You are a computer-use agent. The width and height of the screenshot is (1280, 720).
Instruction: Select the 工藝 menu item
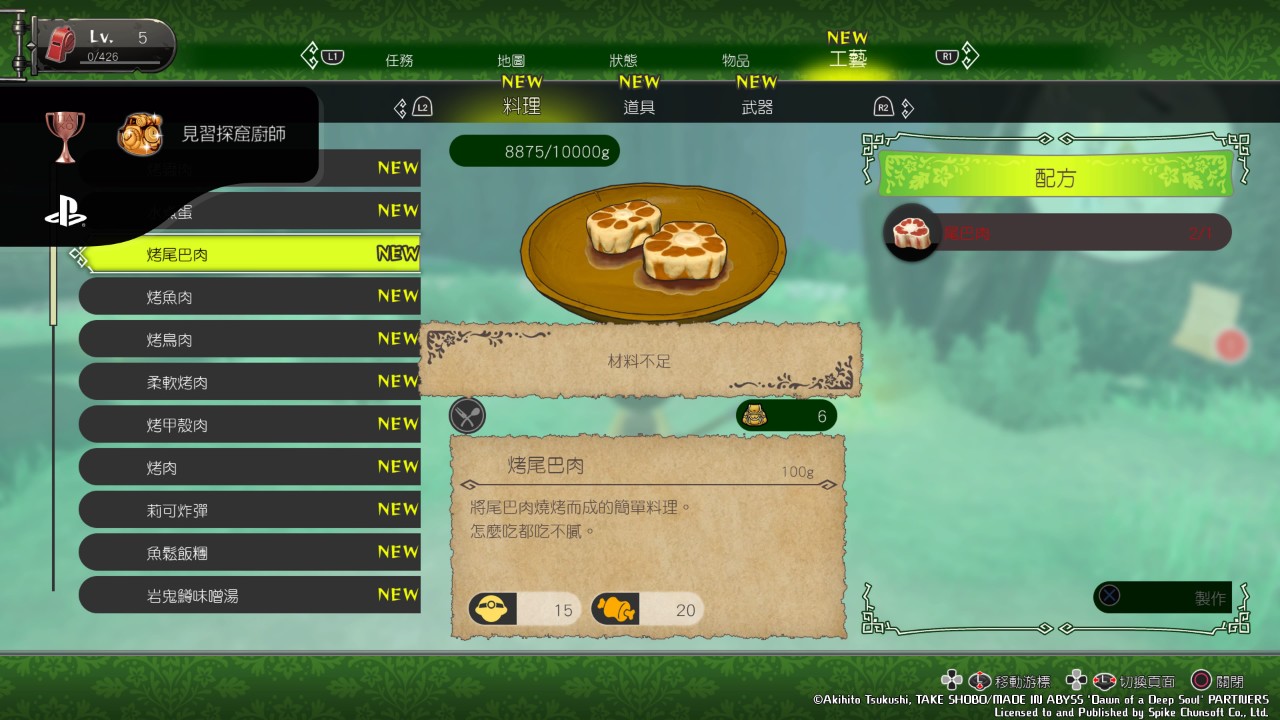850,60
